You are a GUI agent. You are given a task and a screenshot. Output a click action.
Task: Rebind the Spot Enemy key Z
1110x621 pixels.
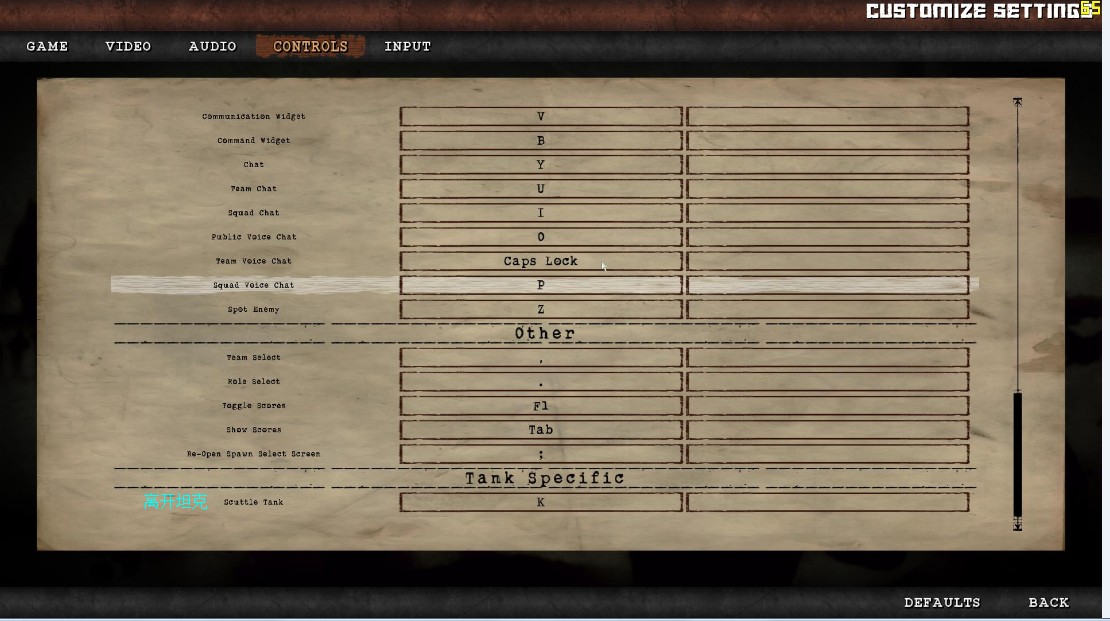tap(541, 309)
